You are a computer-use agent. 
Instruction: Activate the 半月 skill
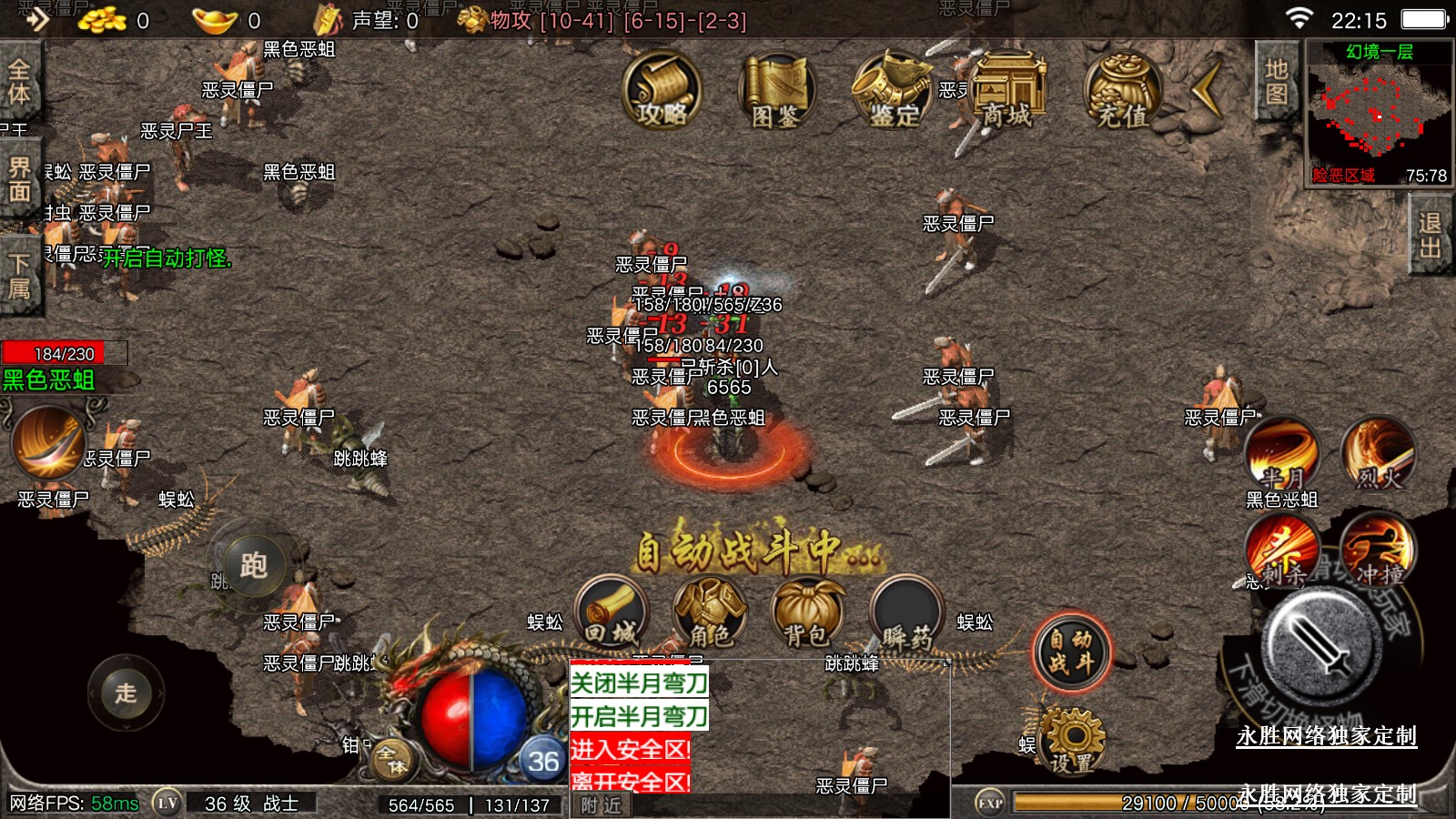[x=1282, y=453]
